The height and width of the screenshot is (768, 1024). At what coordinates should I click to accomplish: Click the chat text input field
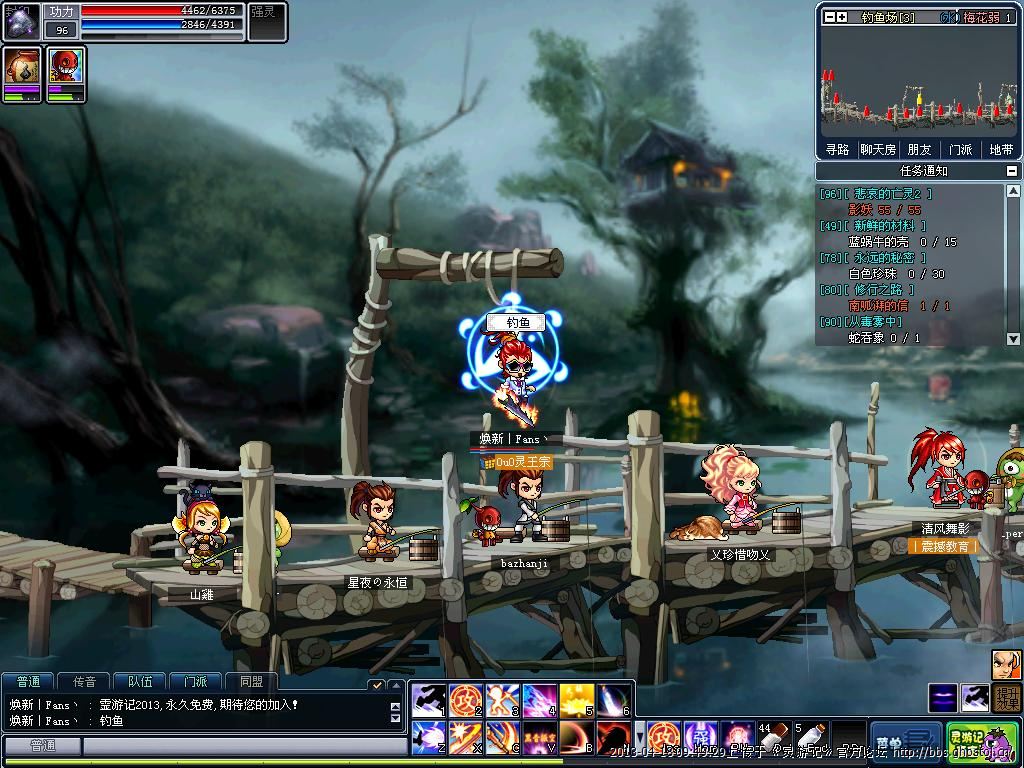click(240, 746)
